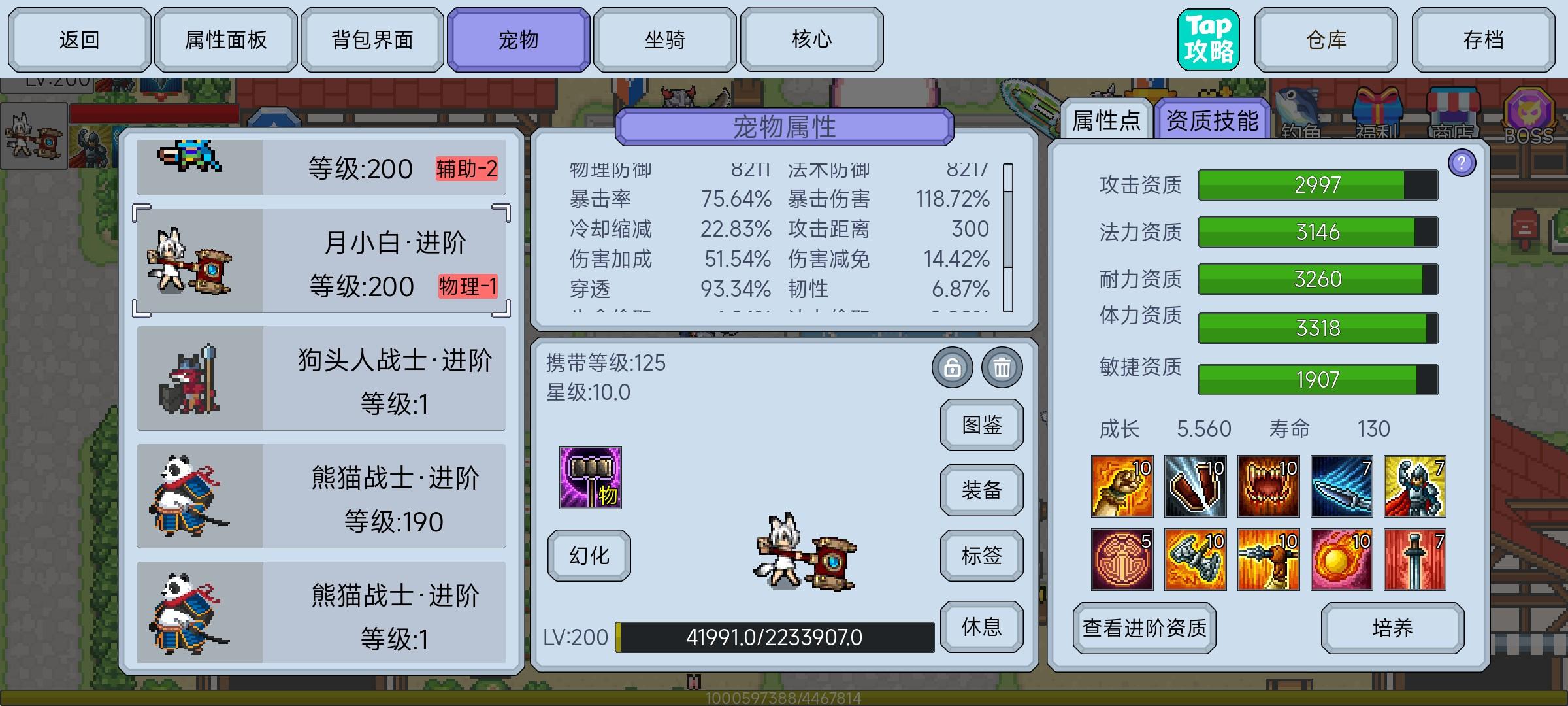
Task: Select 熊猫战士·进阶 level 190 in pet list
Action: [320, 497]
